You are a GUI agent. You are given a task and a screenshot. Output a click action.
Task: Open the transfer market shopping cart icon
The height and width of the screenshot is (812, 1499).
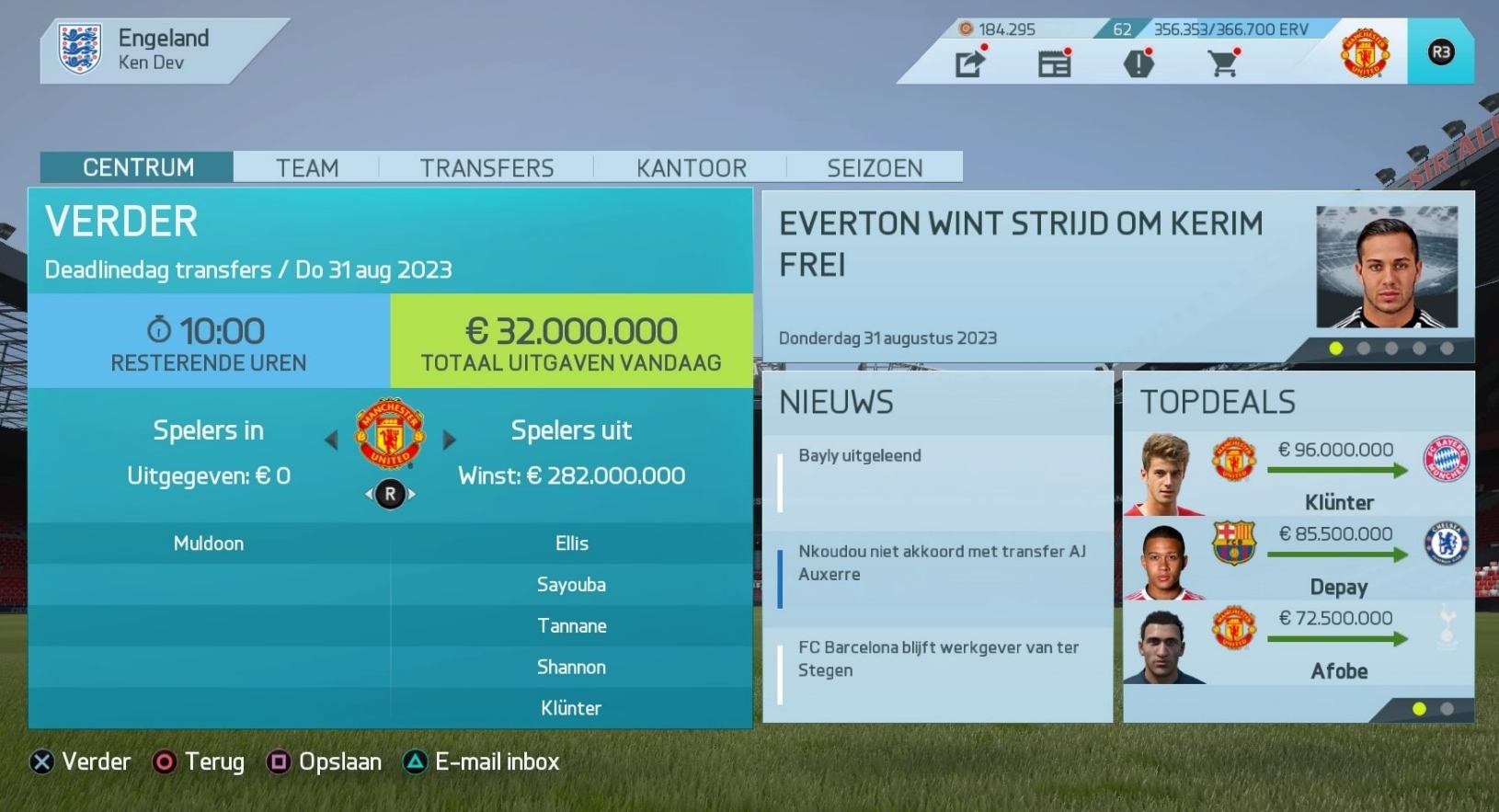coord(1223,63)
